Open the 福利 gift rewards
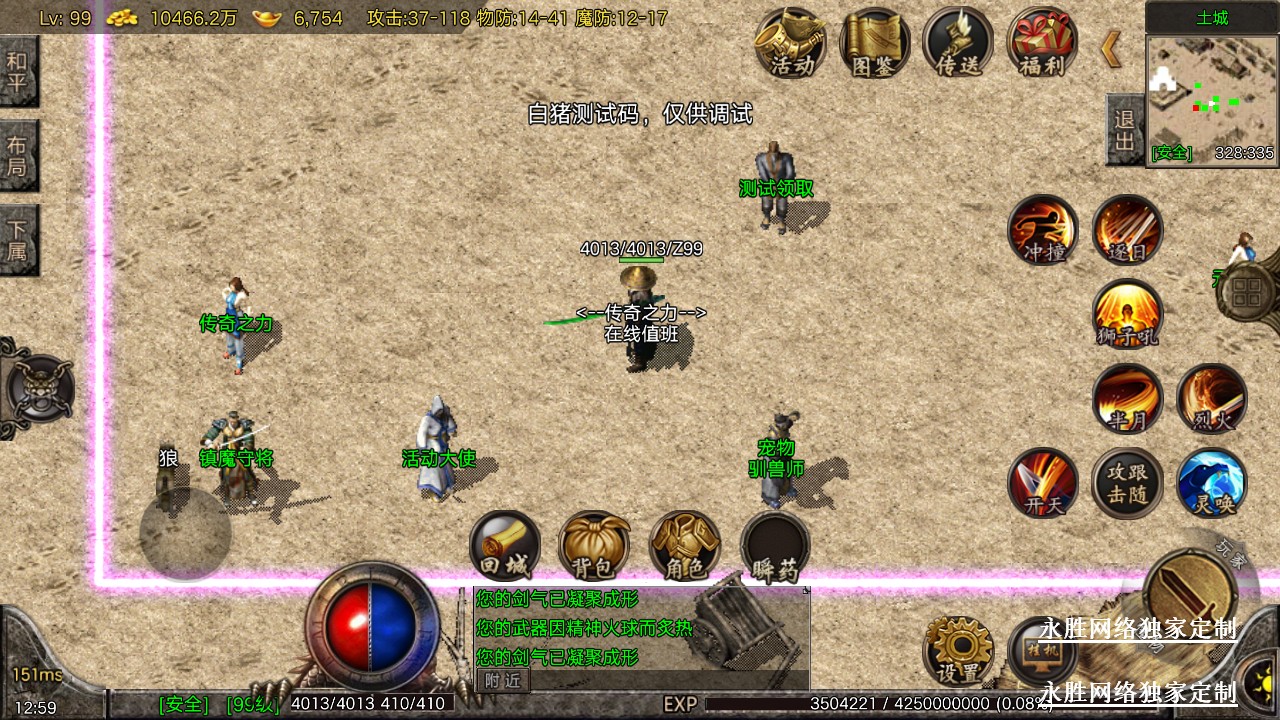 [x=1042, y=43]
